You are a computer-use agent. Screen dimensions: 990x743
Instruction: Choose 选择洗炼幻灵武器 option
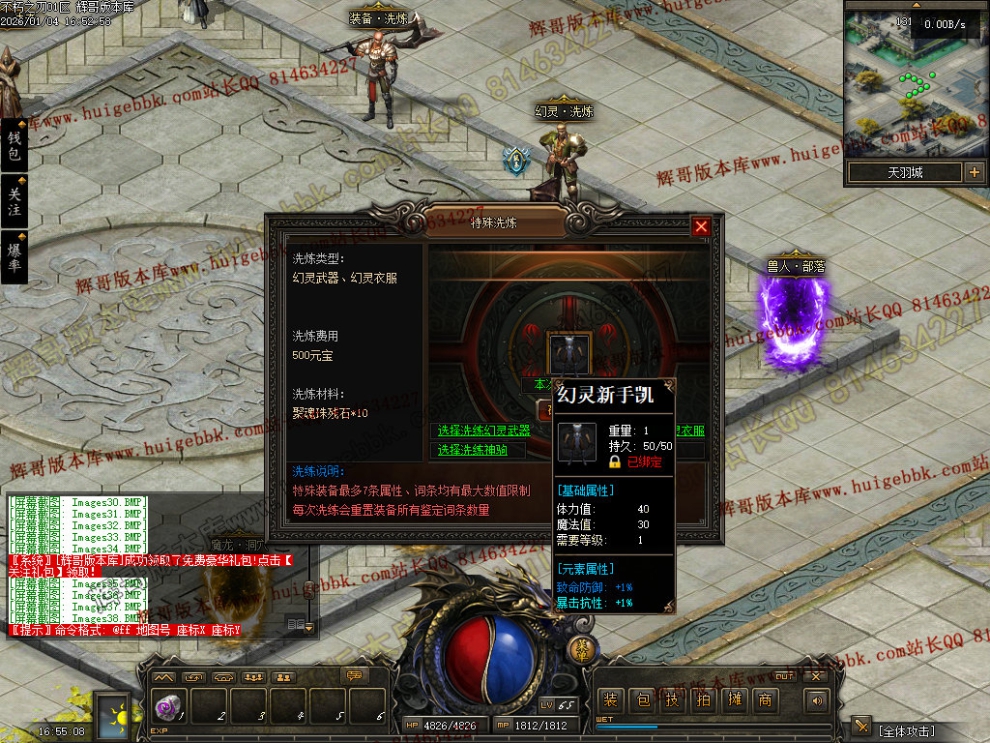point(483,431)
